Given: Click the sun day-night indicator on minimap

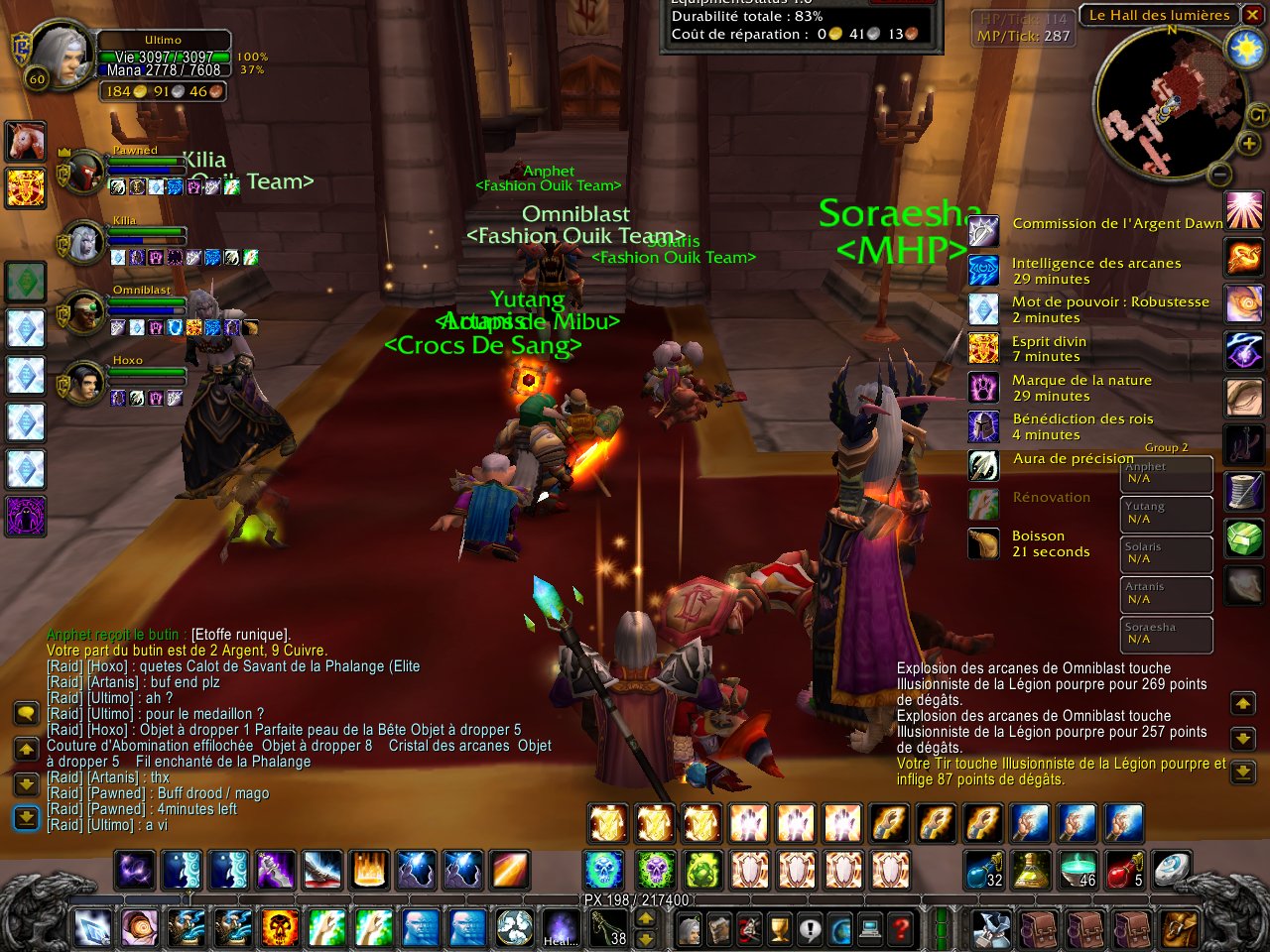Looking at the screenshot, I should coord(1244,50).
